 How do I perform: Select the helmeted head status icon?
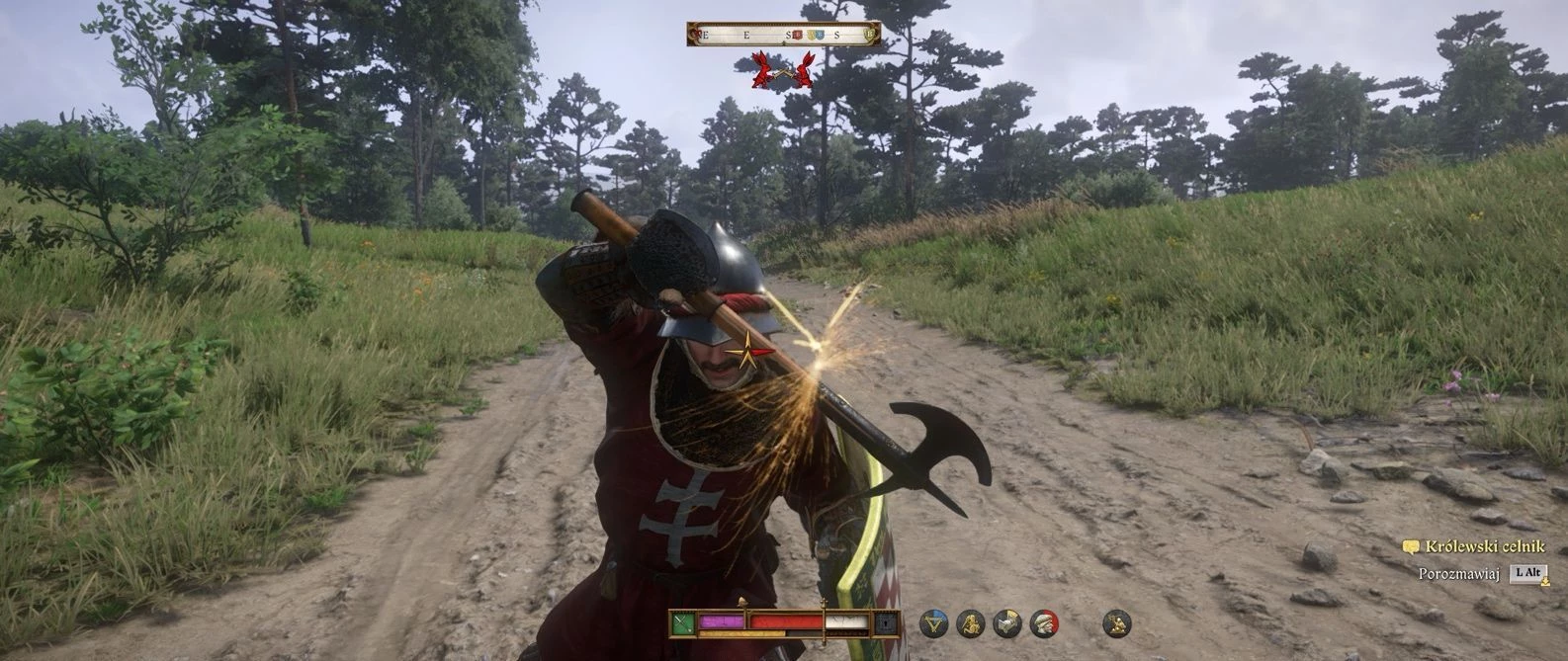(x=1044, y=623)
